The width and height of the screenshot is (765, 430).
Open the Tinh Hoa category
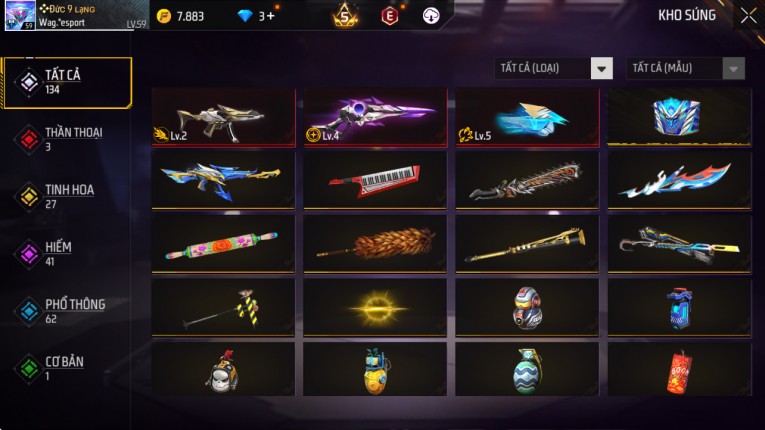coord(67,196)
